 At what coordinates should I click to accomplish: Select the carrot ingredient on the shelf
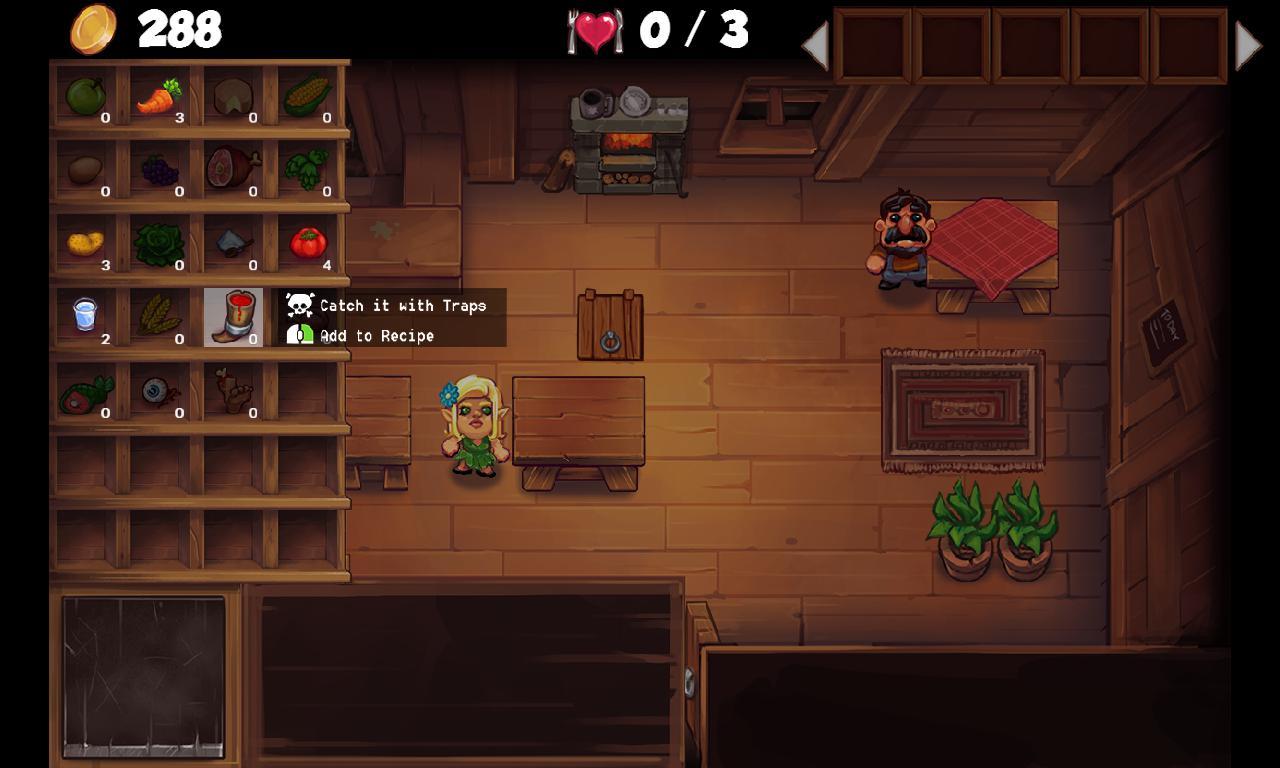click(160, 95)
